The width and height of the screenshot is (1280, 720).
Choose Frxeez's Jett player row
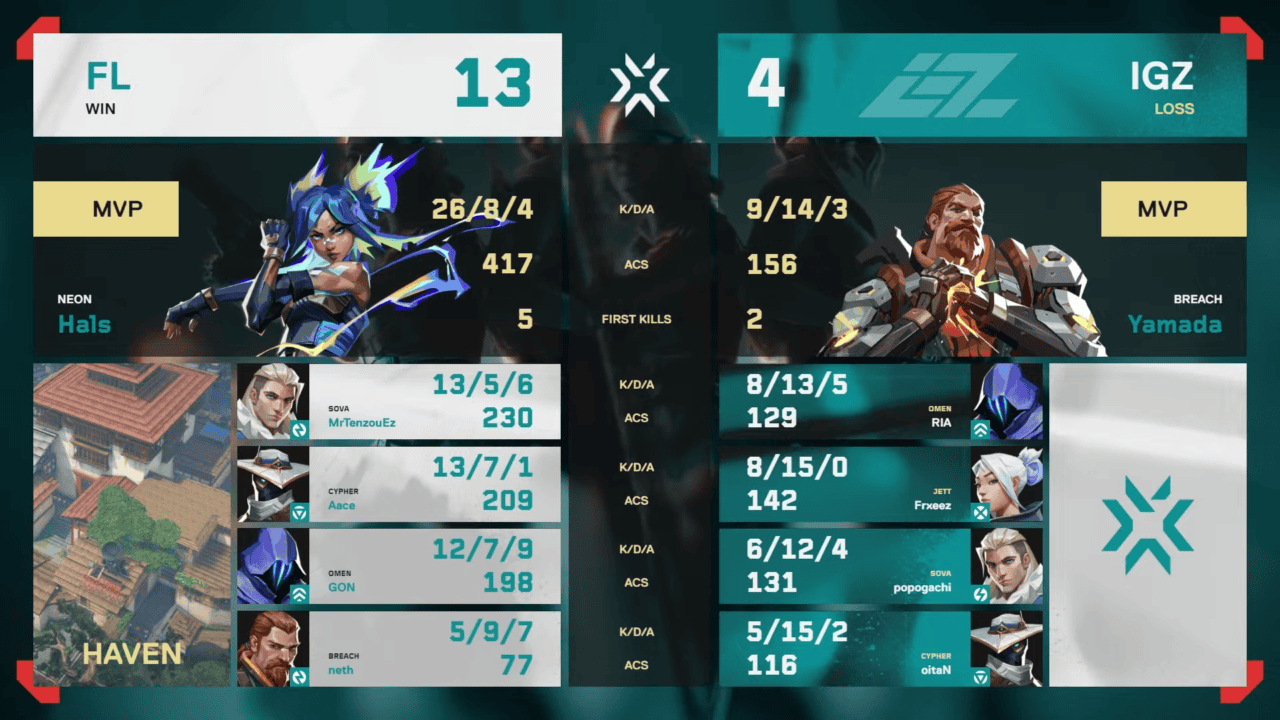point(880,484)
